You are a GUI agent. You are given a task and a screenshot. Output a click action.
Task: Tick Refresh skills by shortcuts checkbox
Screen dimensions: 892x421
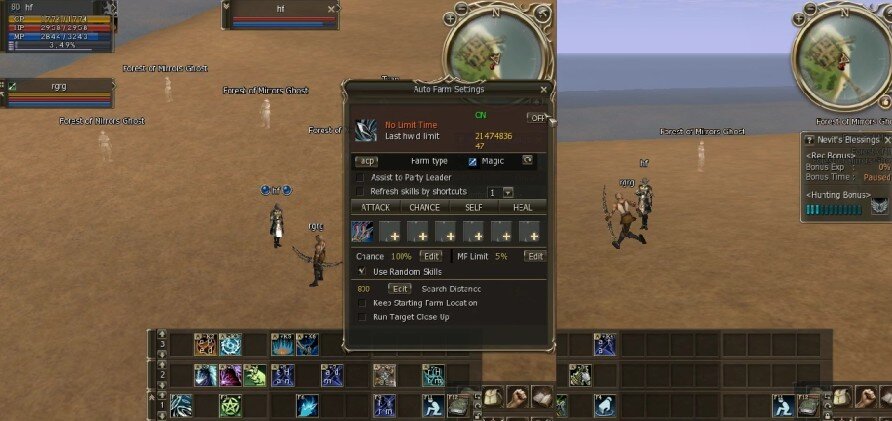[x=361, y=191]
